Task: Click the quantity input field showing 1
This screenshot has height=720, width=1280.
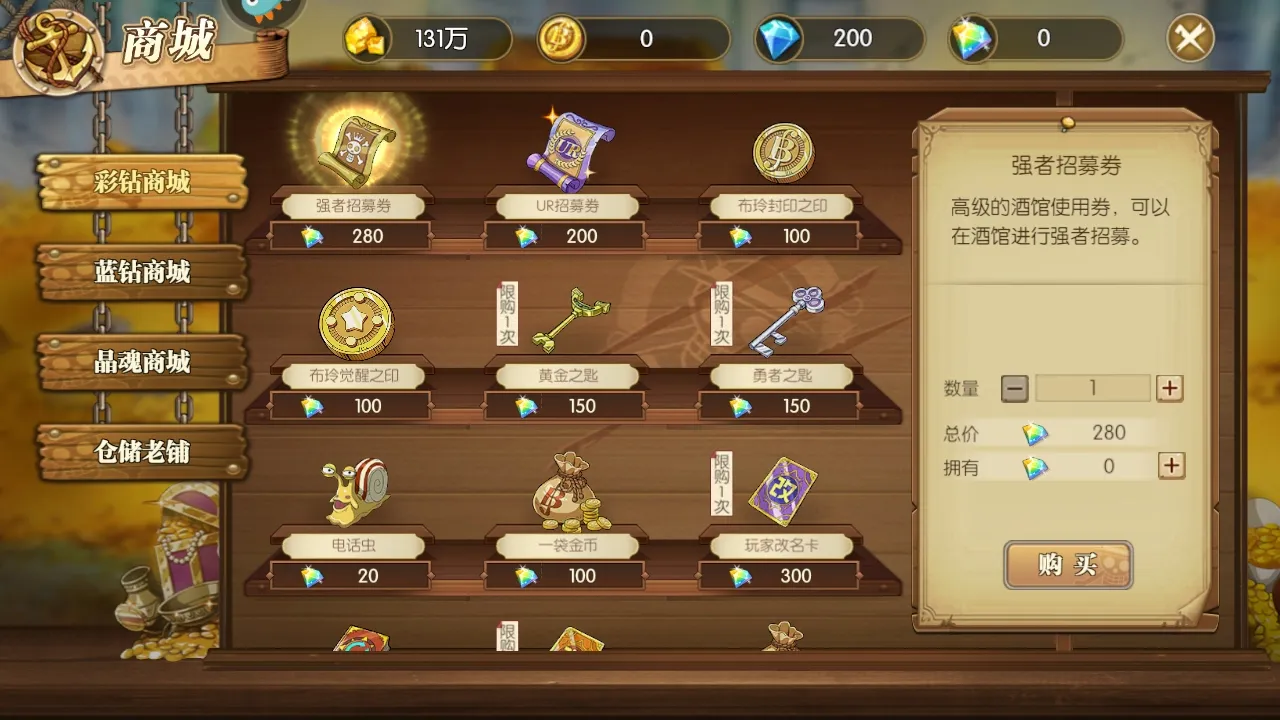Action: pos(1092,388)
